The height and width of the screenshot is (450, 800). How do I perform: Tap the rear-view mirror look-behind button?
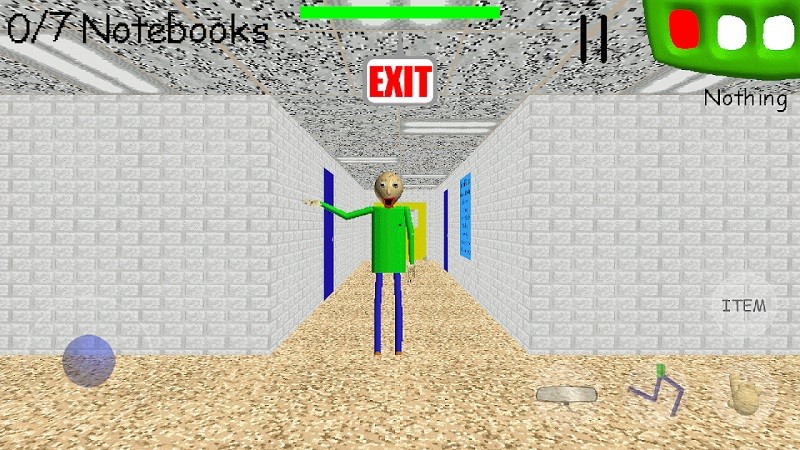point(565,394)
